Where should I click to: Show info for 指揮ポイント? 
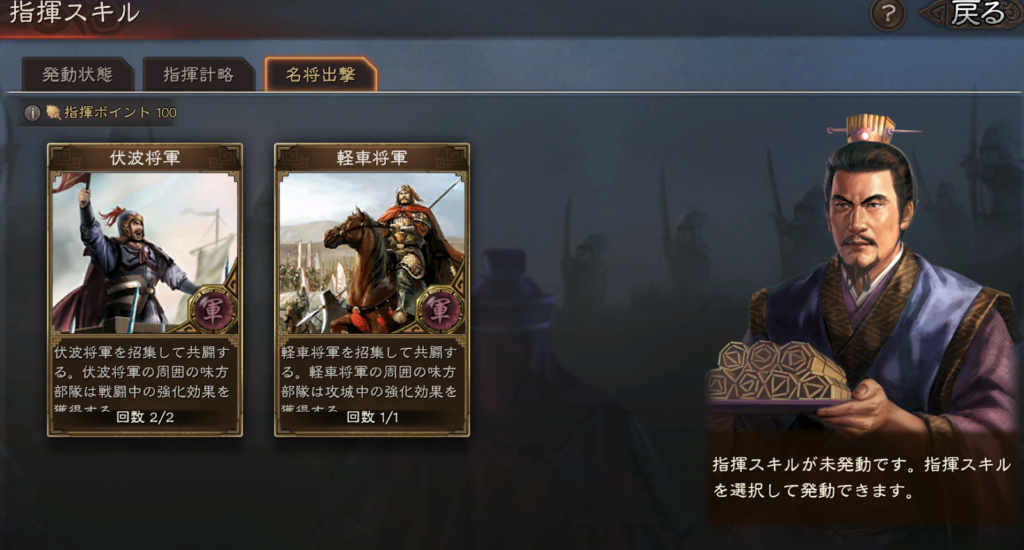[x=33, y=113]
